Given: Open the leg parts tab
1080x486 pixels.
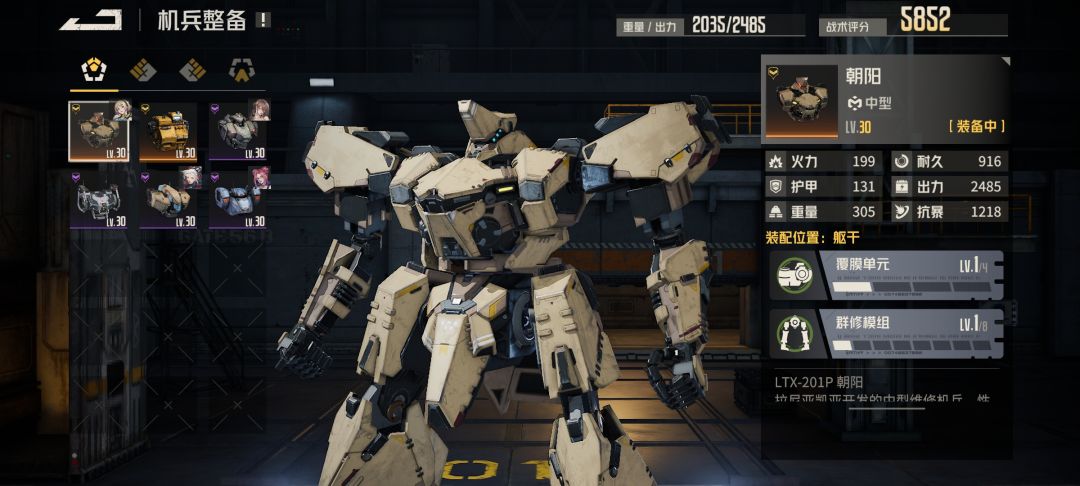Looking at the screenshot, I should [x=241, y=70].
